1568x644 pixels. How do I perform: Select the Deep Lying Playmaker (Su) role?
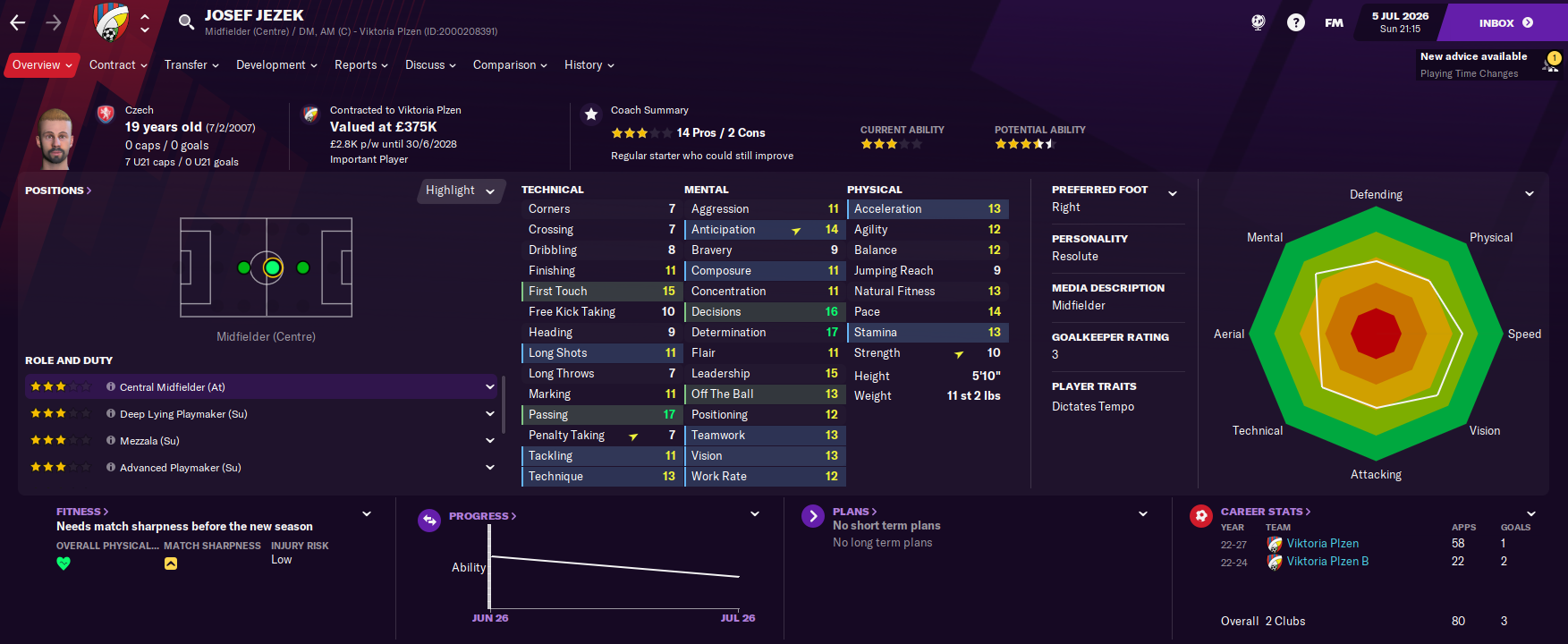183,414
